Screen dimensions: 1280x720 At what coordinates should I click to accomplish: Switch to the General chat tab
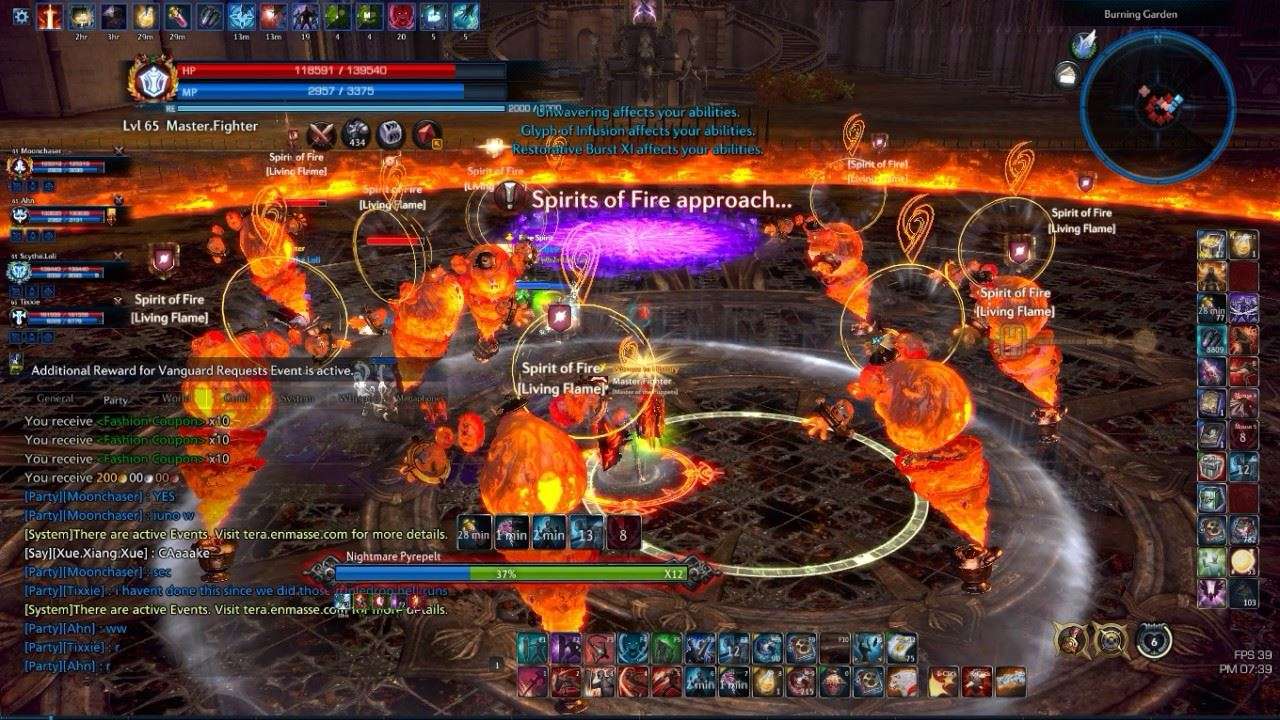tap(55, 398)
